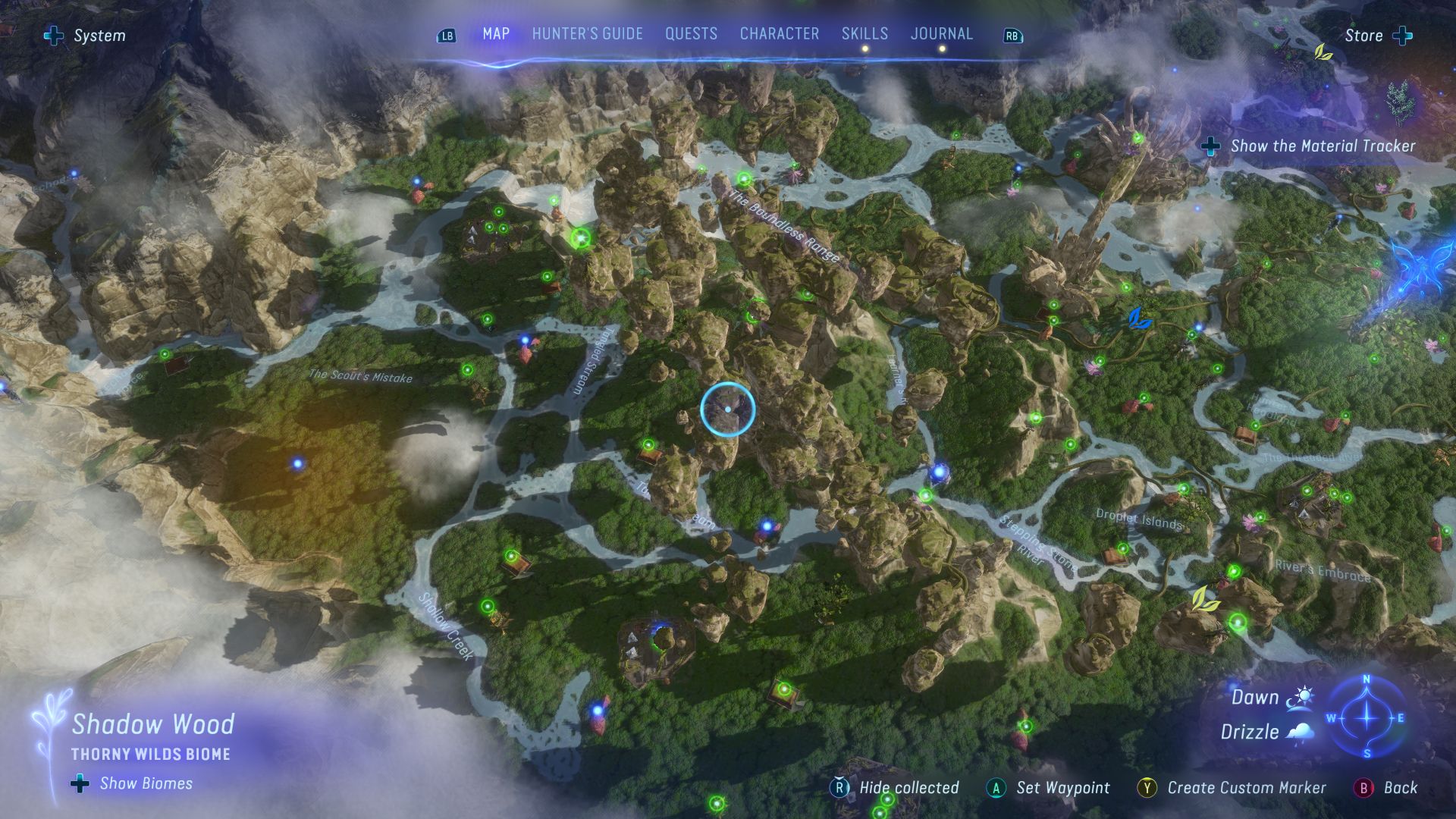Click the player position circle on the map
This screenshot has height=819, width=1456.
coord(728,409)
